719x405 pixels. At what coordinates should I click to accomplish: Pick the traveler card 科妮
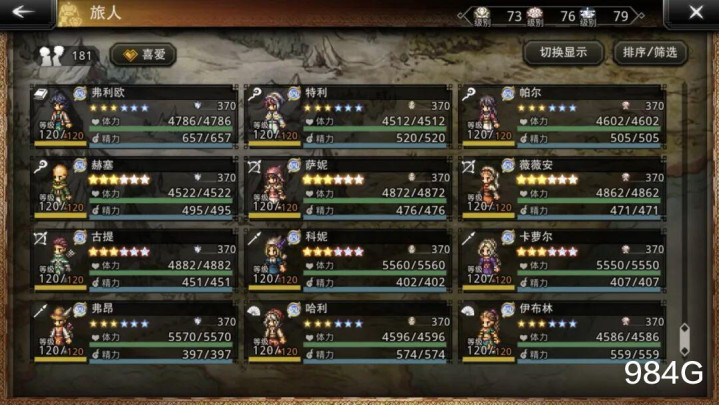352,260
